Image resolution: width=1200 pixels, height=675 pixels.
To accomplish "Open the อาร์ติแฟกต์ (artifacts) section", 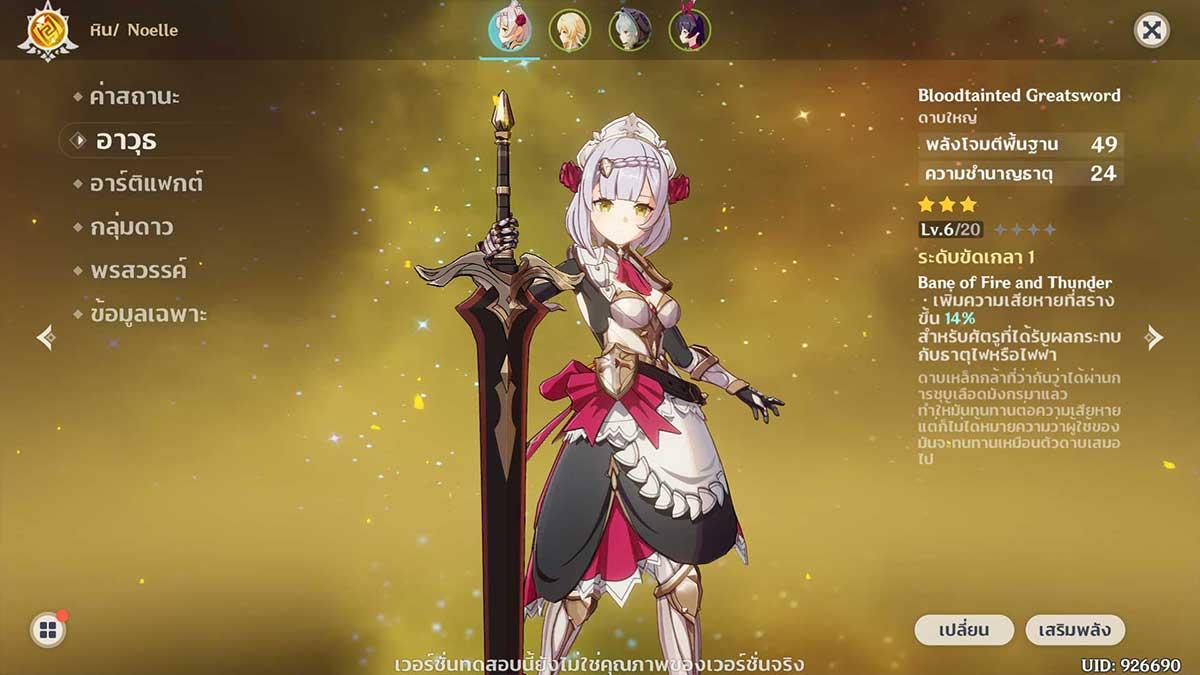I will pyautogui.click(x=147, y=184).
